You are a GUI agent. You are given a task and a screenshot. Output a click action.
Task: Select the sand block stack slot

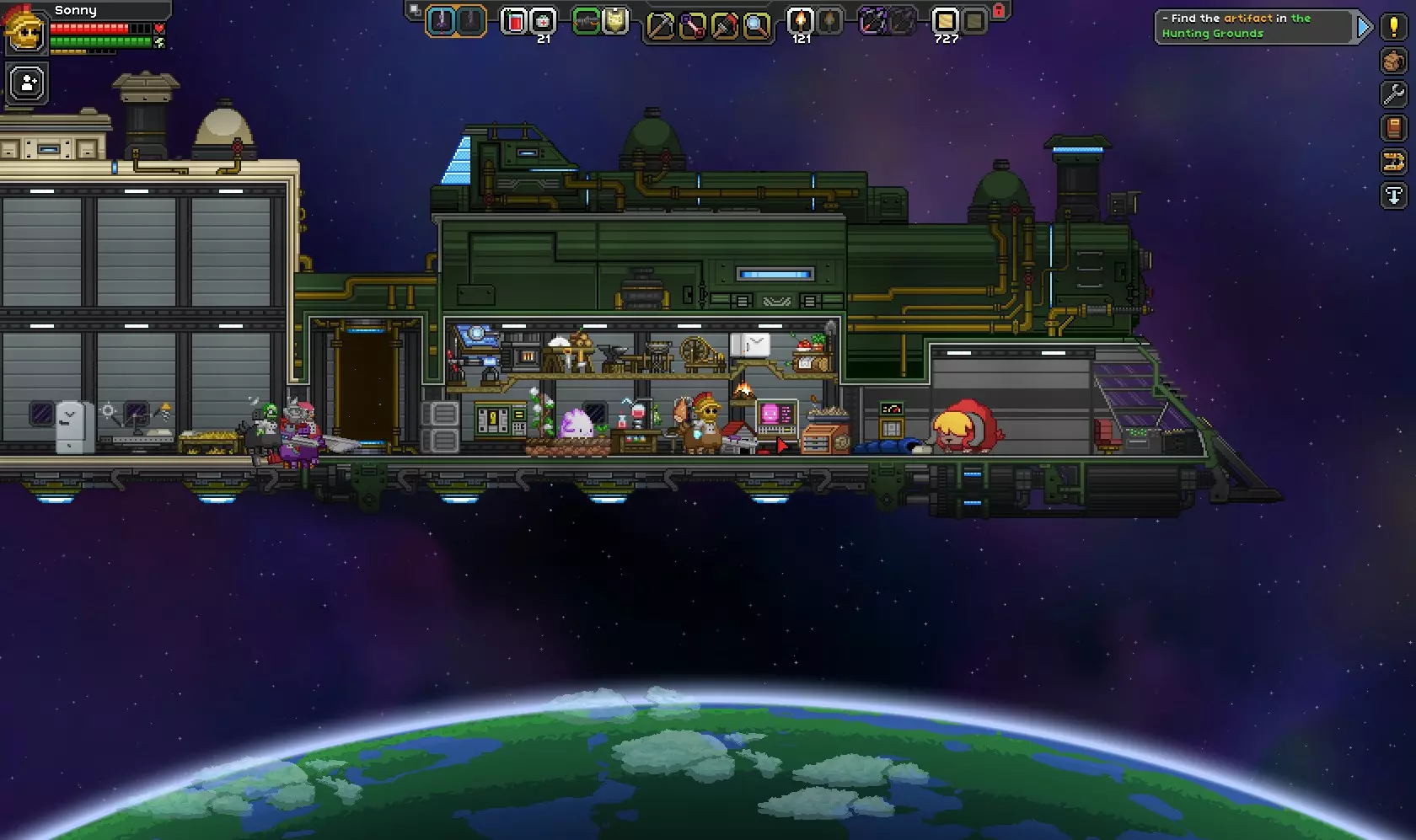[x=945, y=21]
